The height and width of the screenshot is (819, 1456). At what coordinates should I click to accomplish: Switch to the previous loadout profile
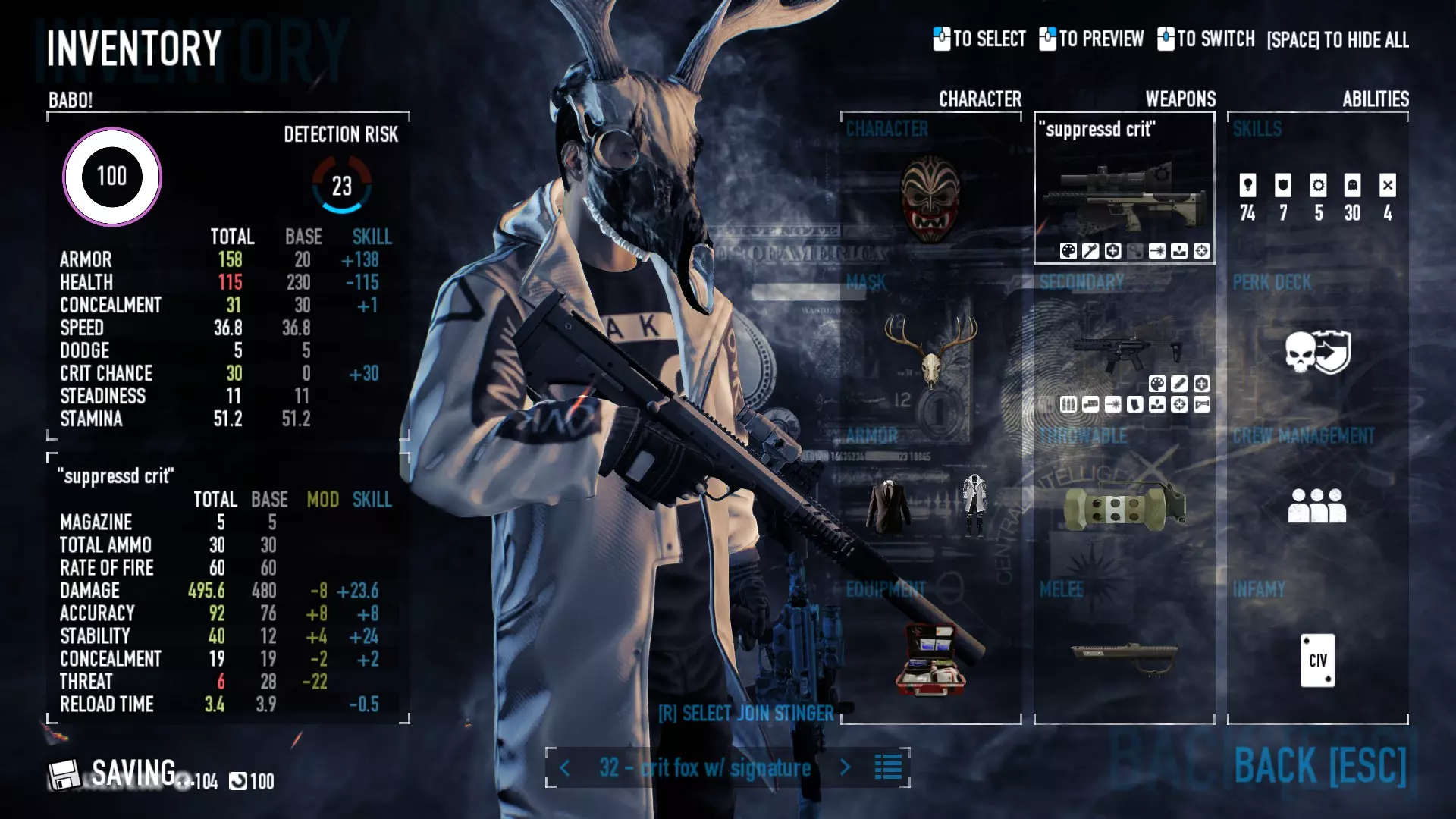pyautogui.click(x=565, y=768)
